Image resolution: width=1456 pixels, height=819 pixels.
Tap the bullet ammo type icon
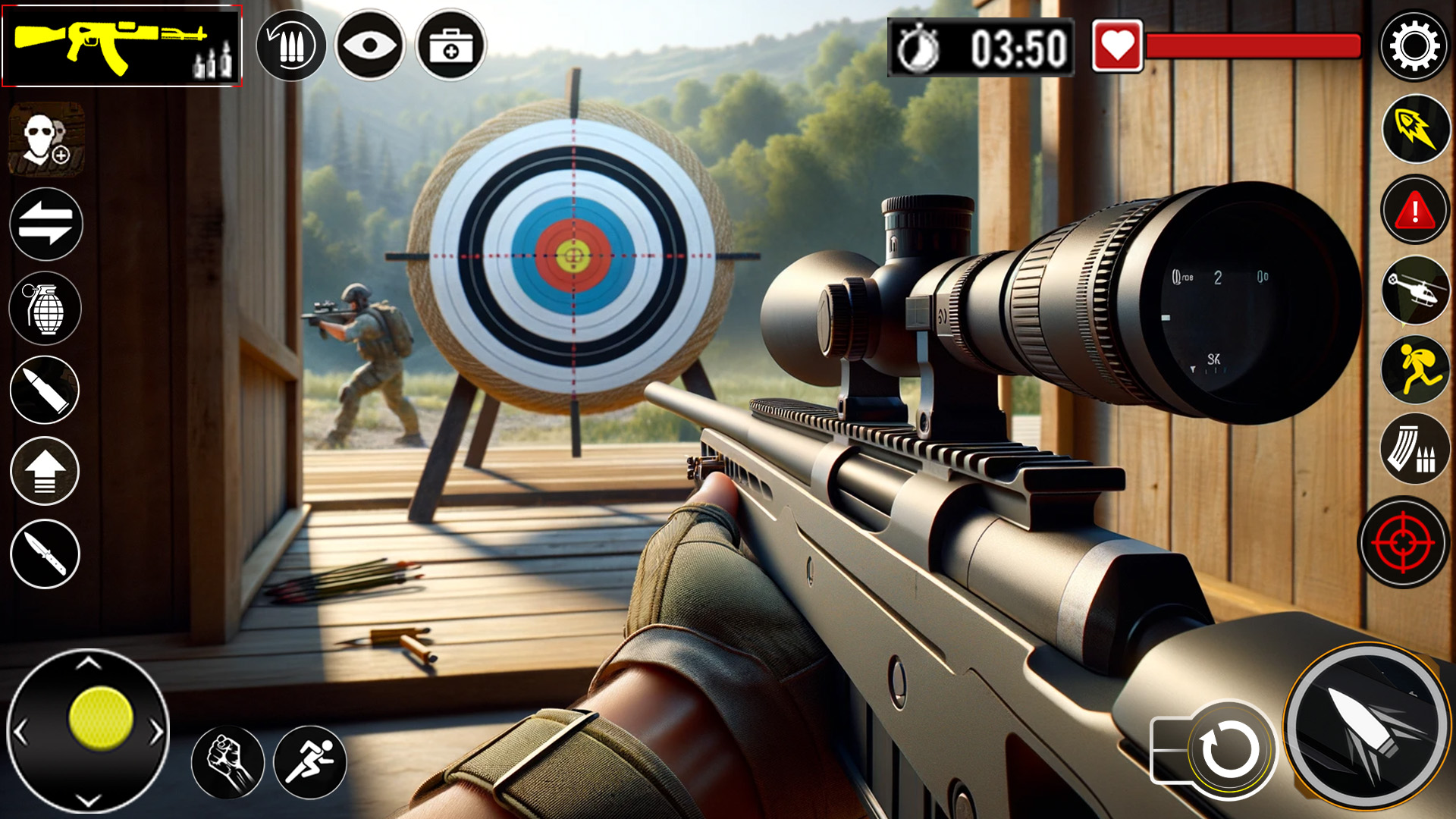45,389
